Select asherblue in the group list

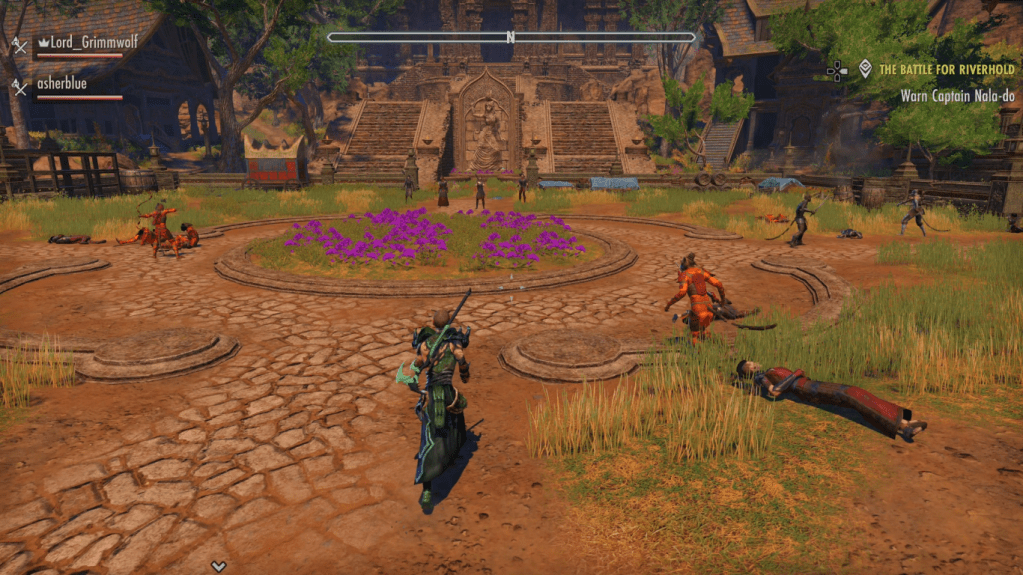(62, 85)
